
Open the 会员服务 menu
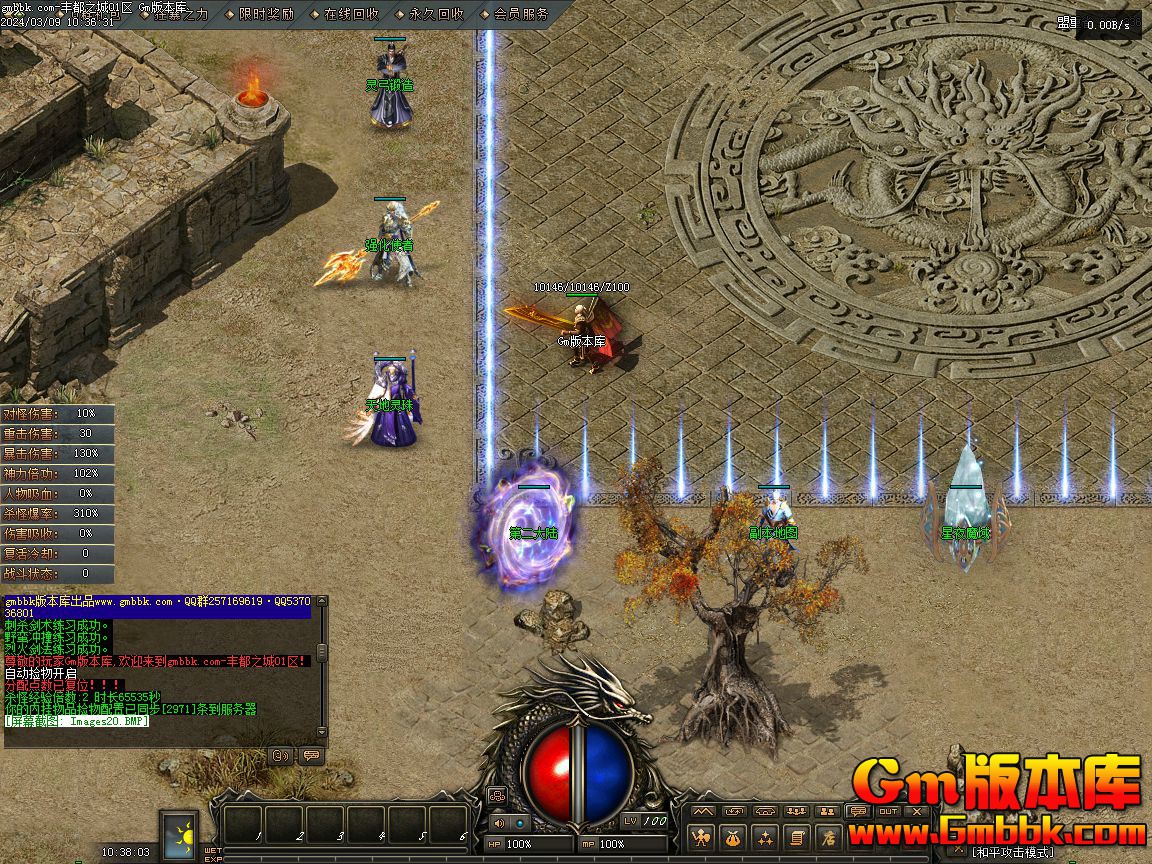coord(521,14)
